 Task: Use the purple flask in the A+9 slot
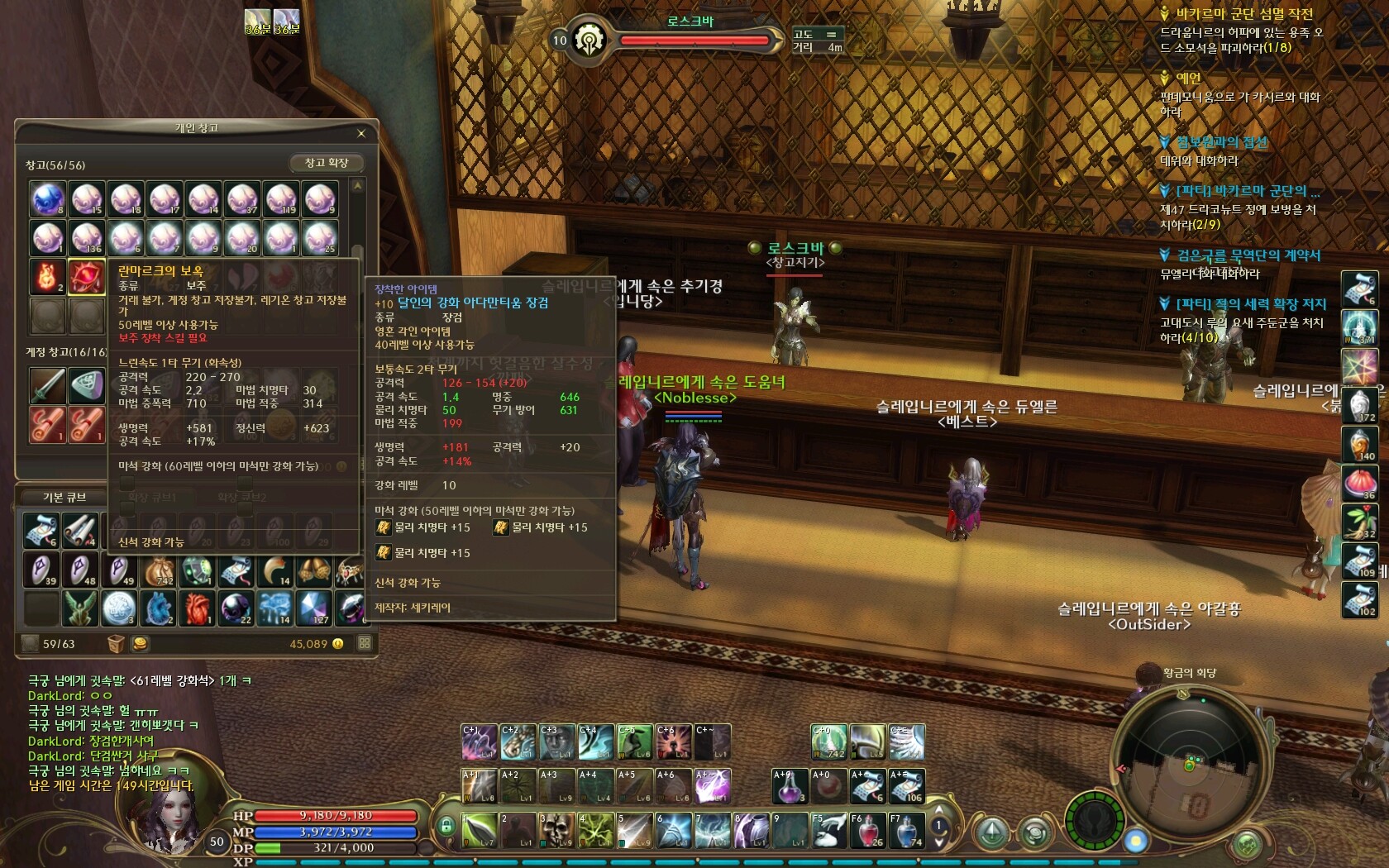click(x=790, y=785)
